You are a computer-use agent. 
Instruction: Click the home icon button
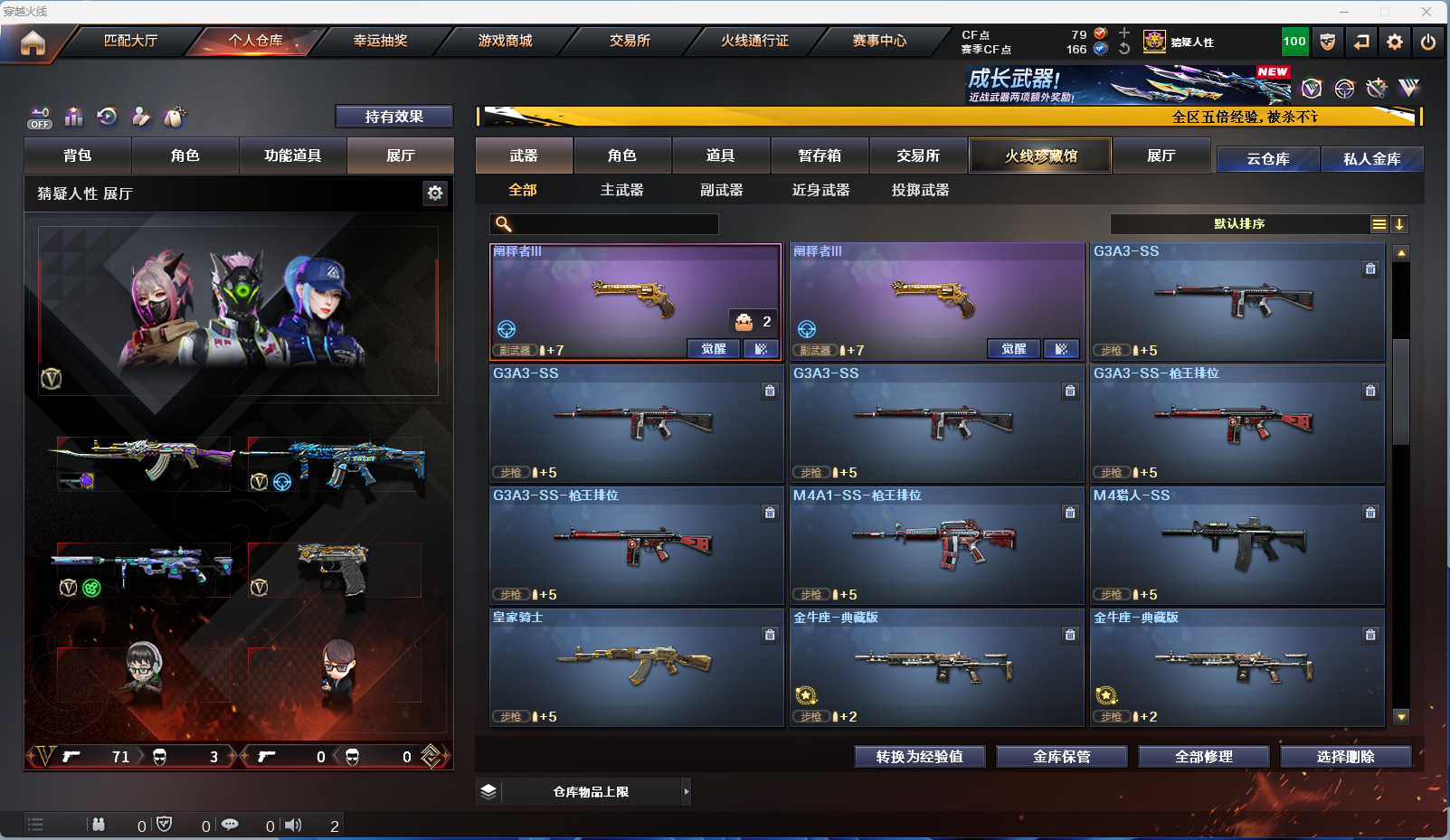33,42
